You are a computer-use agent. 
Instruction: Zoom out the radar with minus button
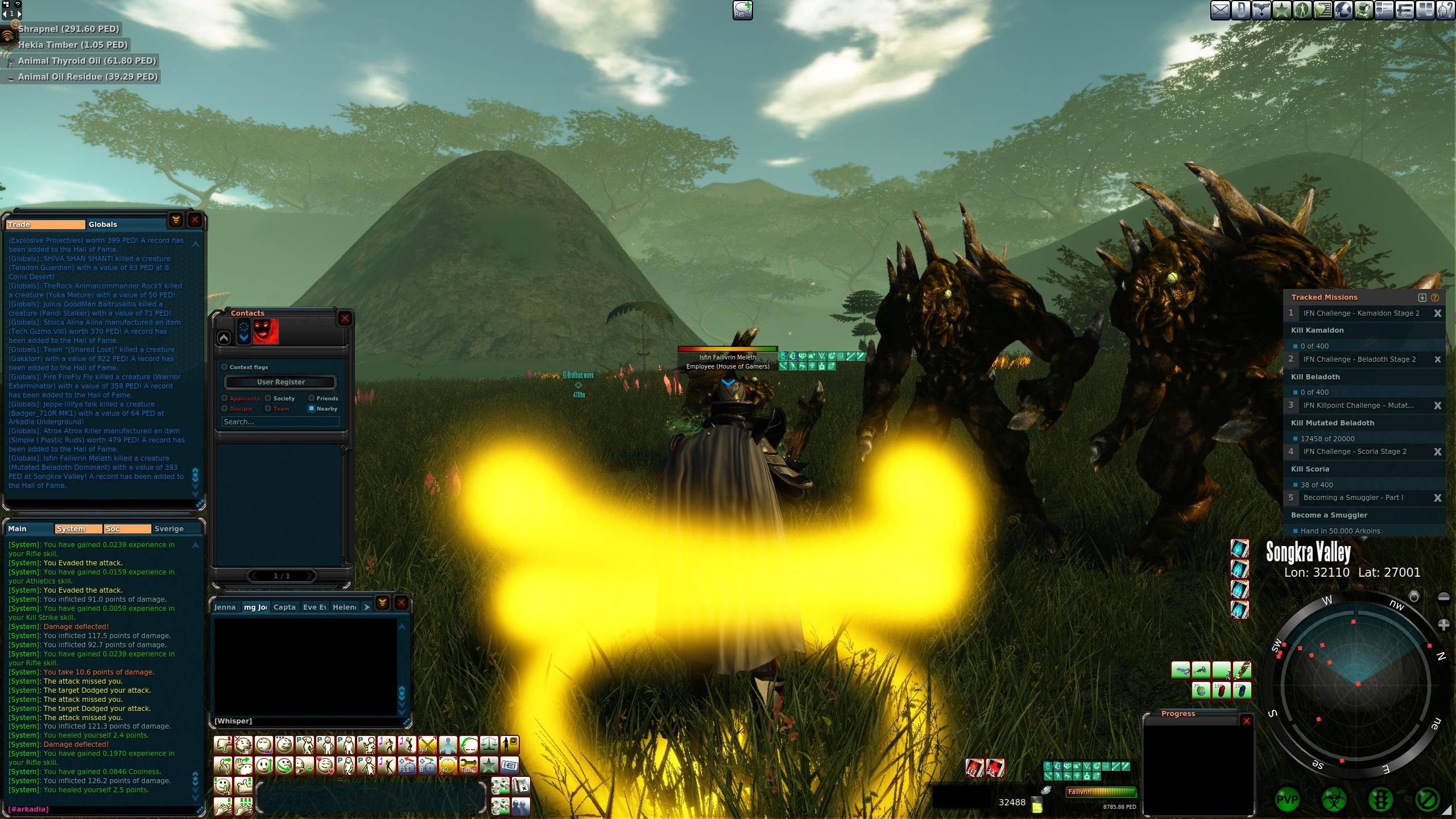point(1443,597)
